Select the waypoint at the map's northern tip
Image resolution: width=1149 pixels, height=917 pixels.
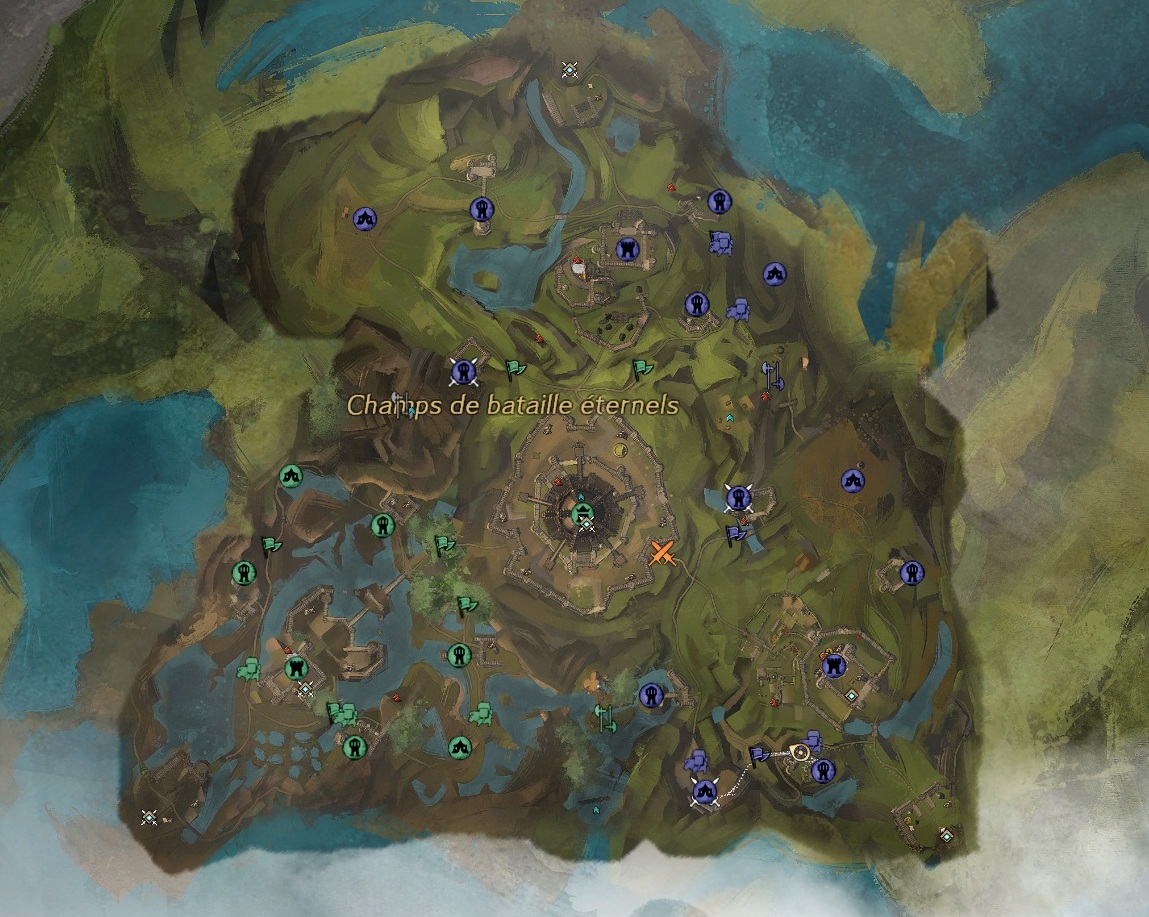(x=570, y=69)
